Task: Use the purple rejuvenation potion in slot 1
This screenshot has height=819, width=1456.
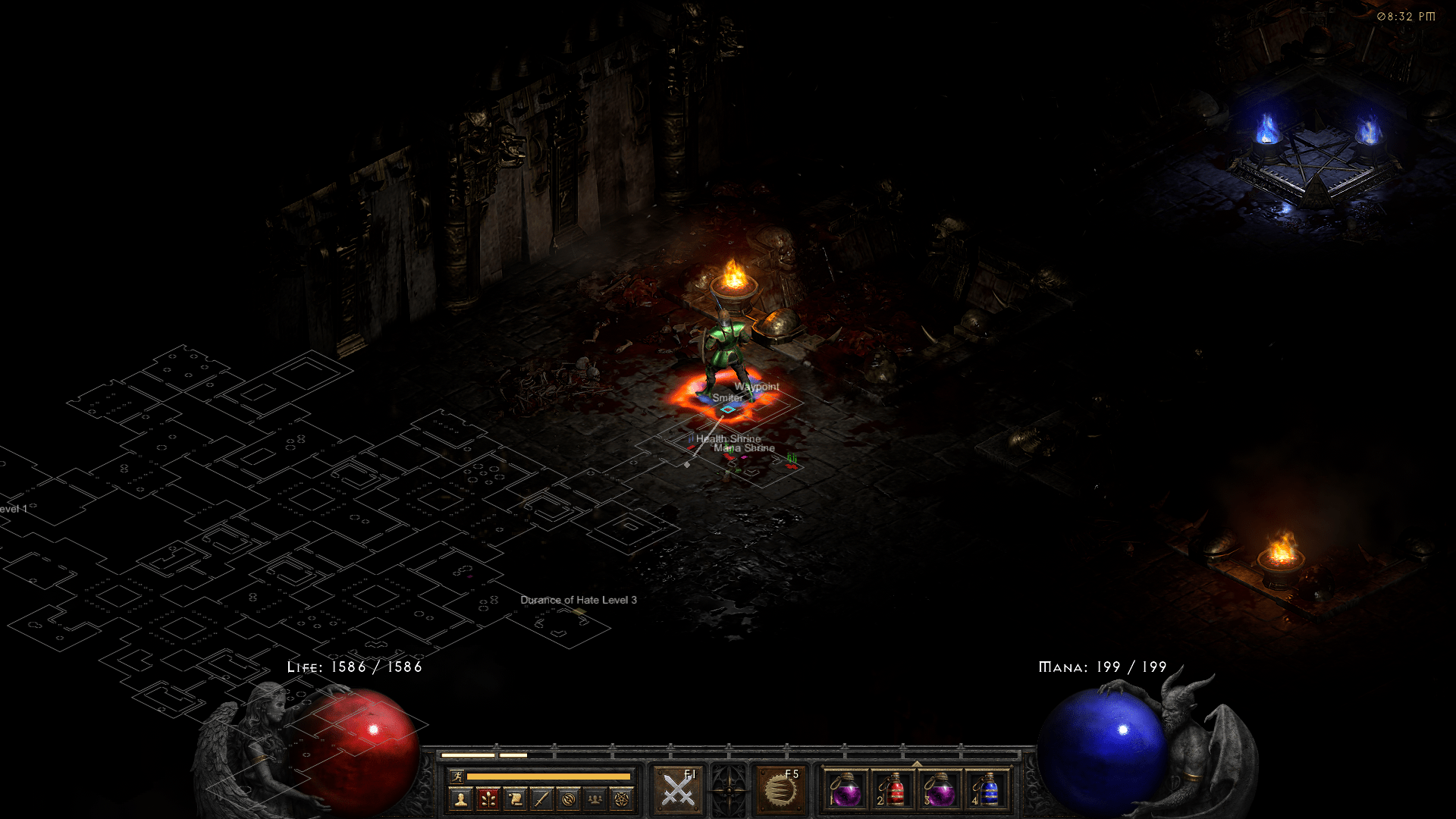Action: pyautogui.click(x=846, y=790)
